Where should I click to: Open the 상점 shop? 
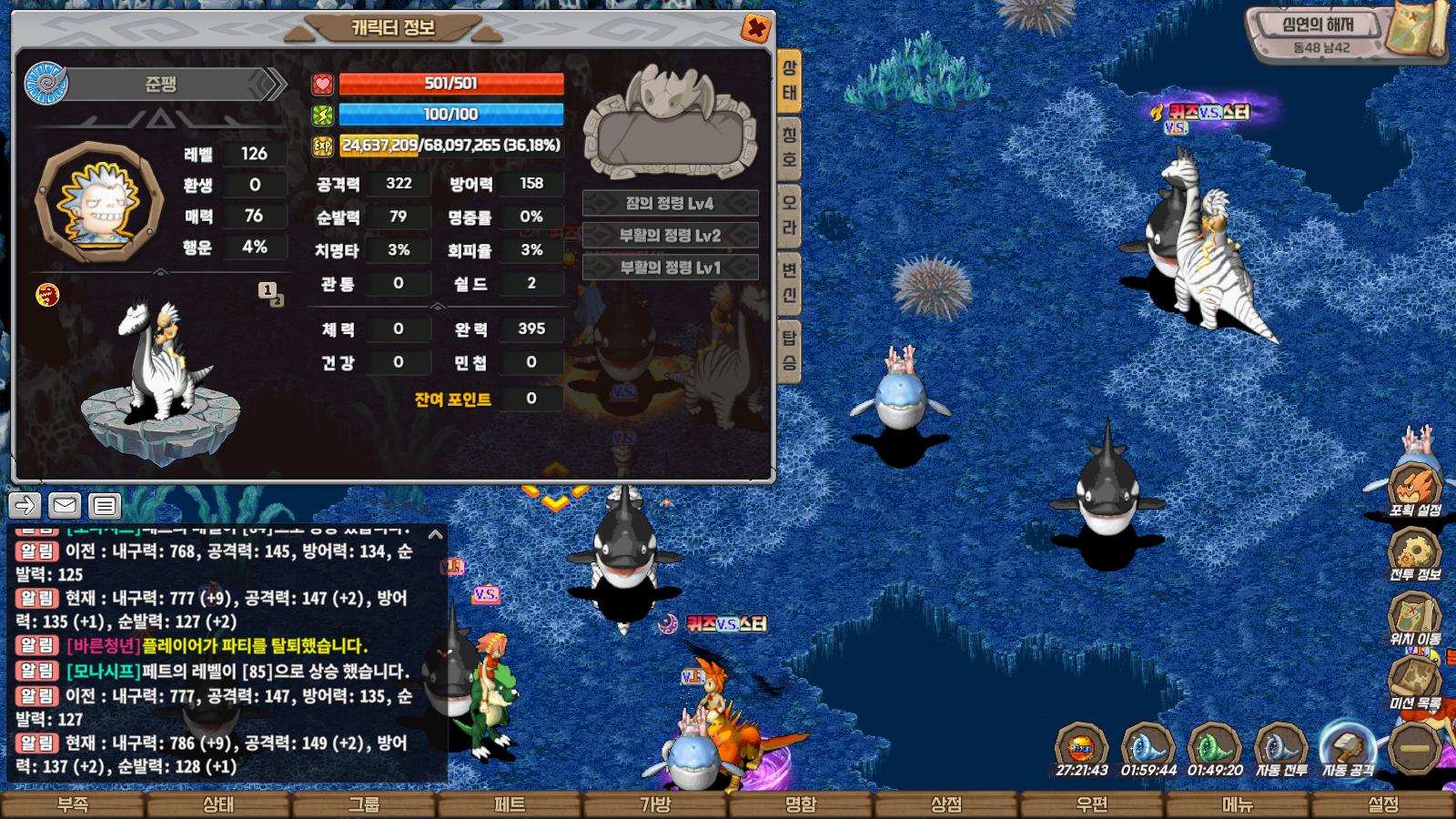click(946, 804)
